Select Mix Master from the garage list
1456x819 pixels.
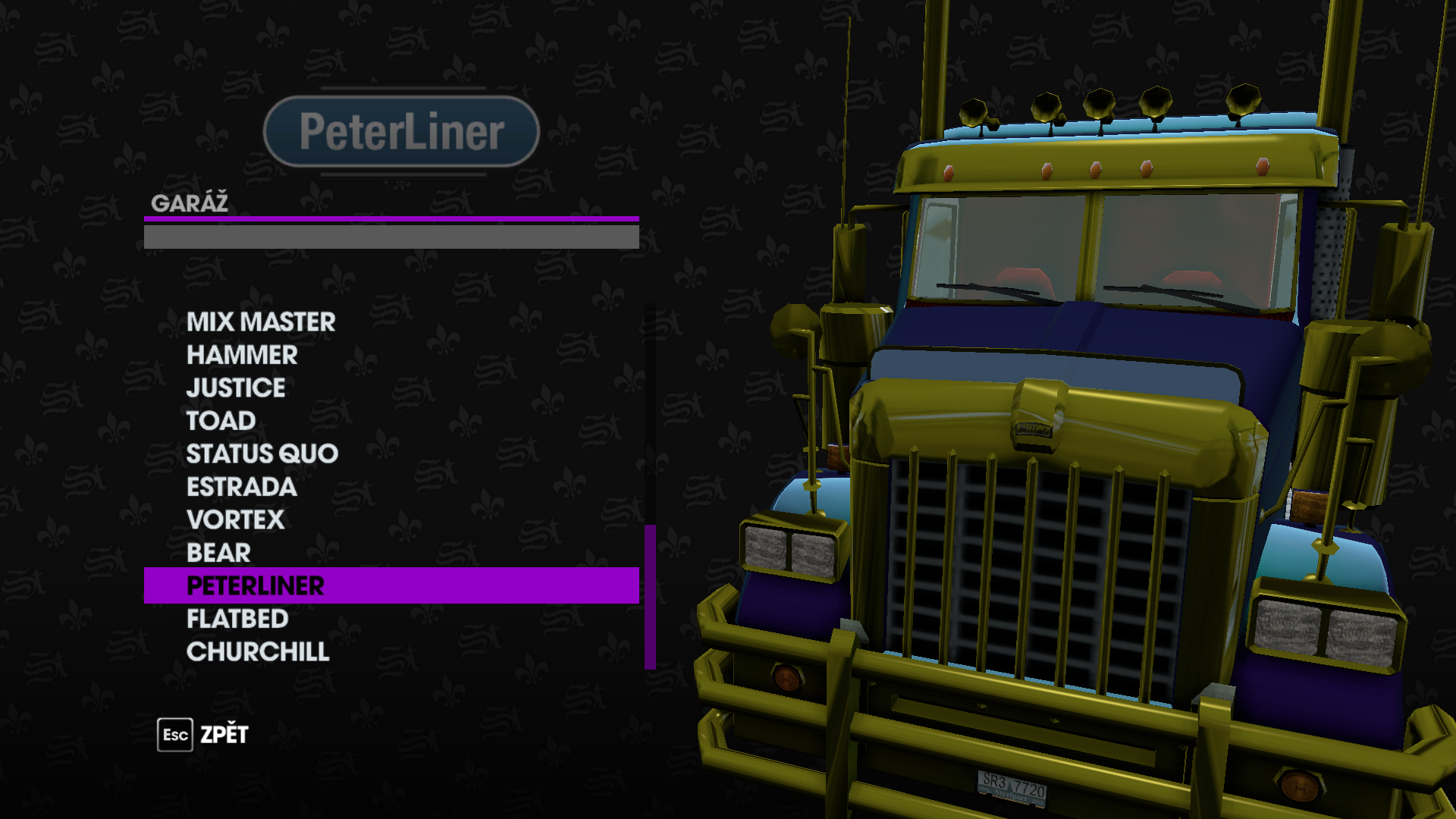261,322
